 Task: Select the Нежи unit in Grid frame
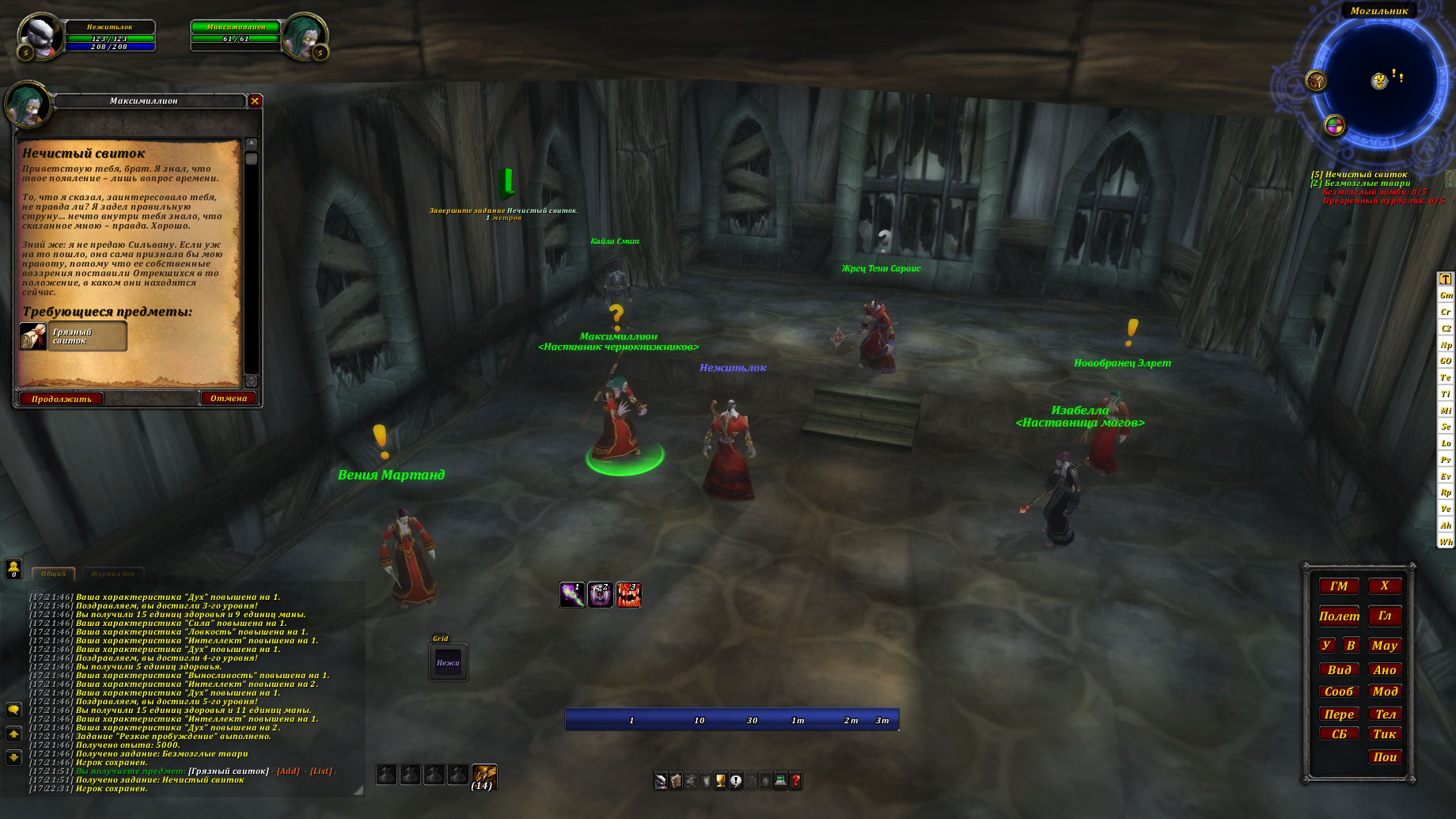(448, 663)
